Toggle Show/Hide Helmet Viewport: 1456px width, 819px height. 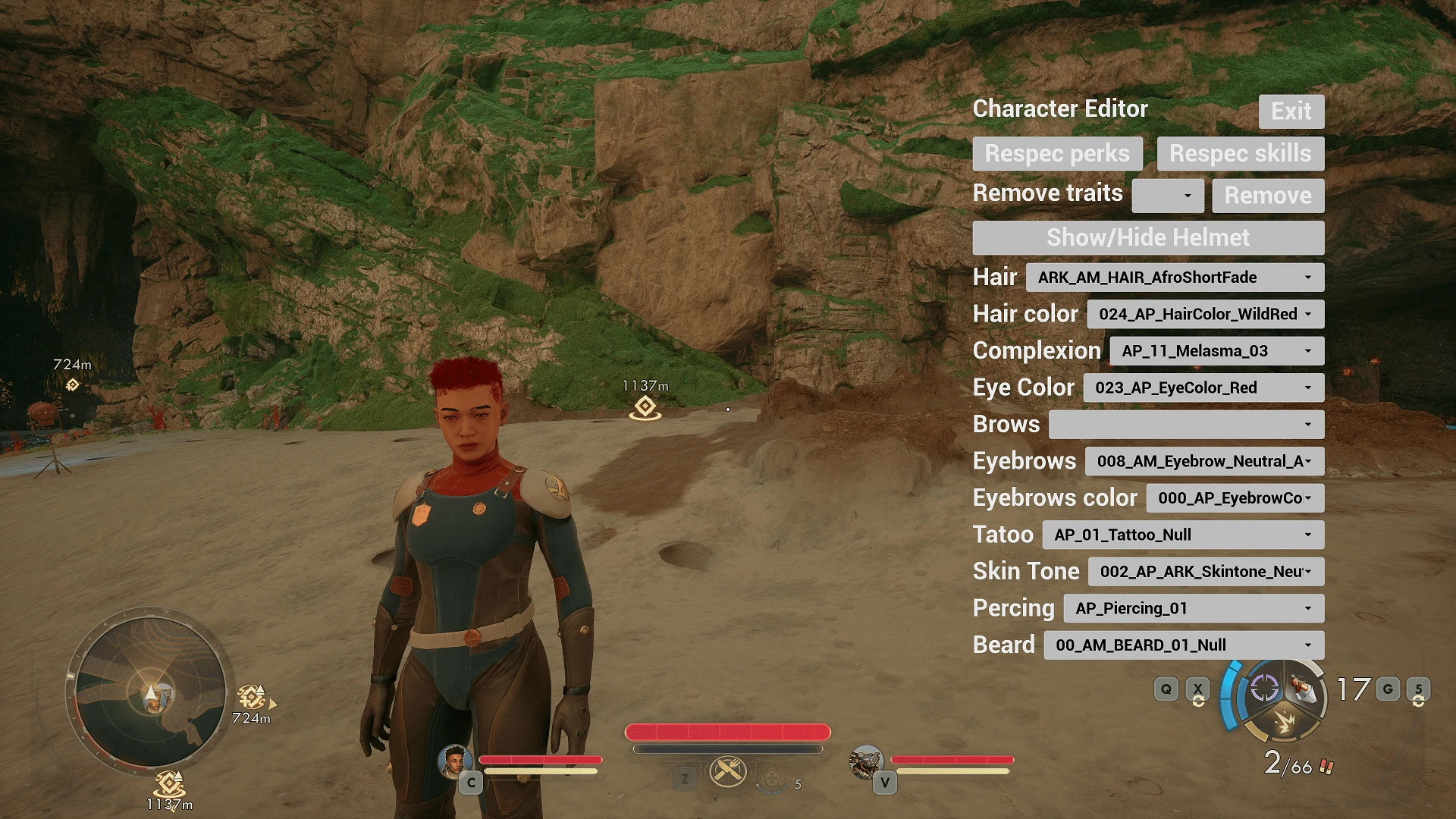click(x=1147, y=237)
